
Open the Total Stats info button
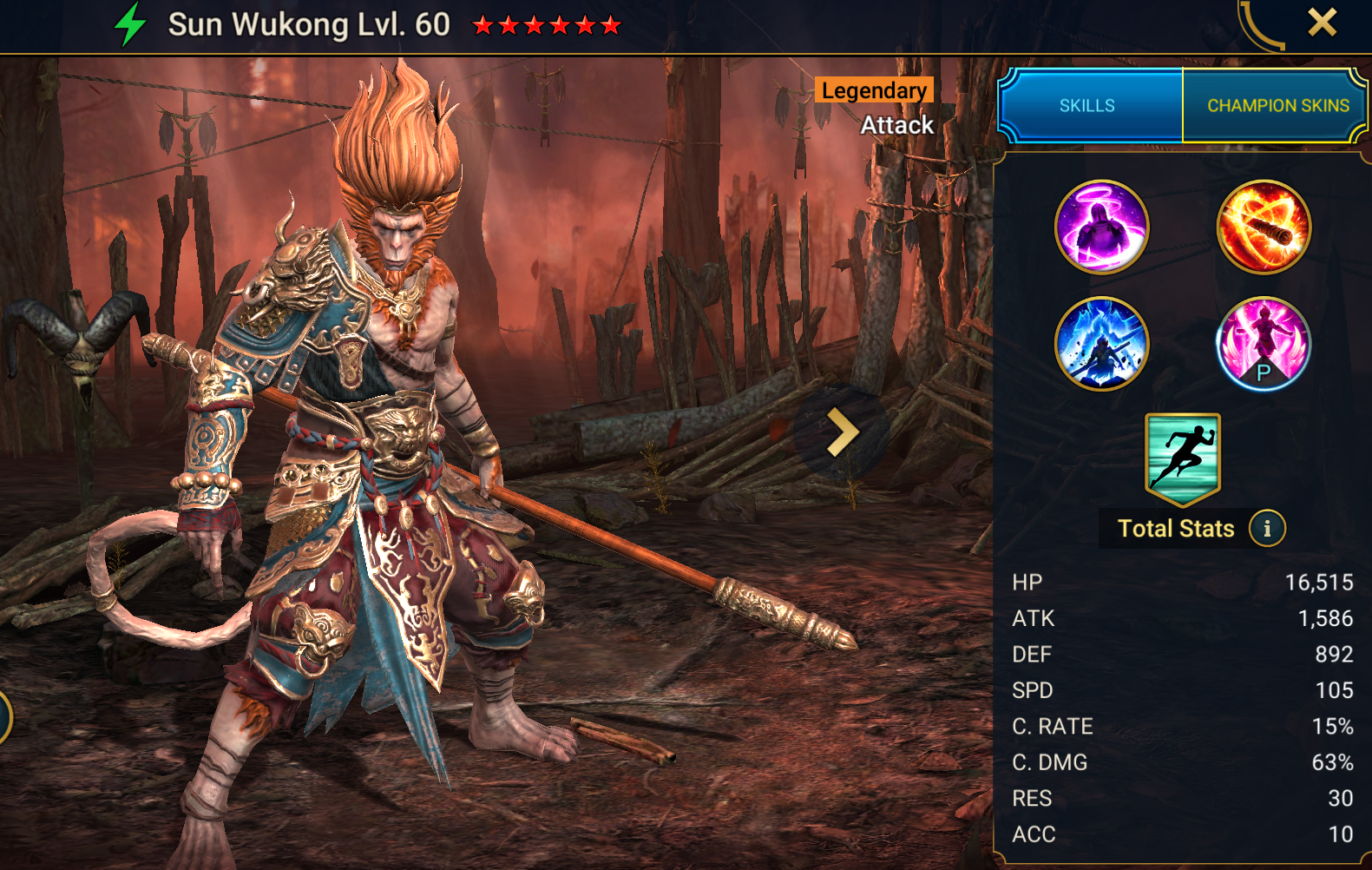1267,528
